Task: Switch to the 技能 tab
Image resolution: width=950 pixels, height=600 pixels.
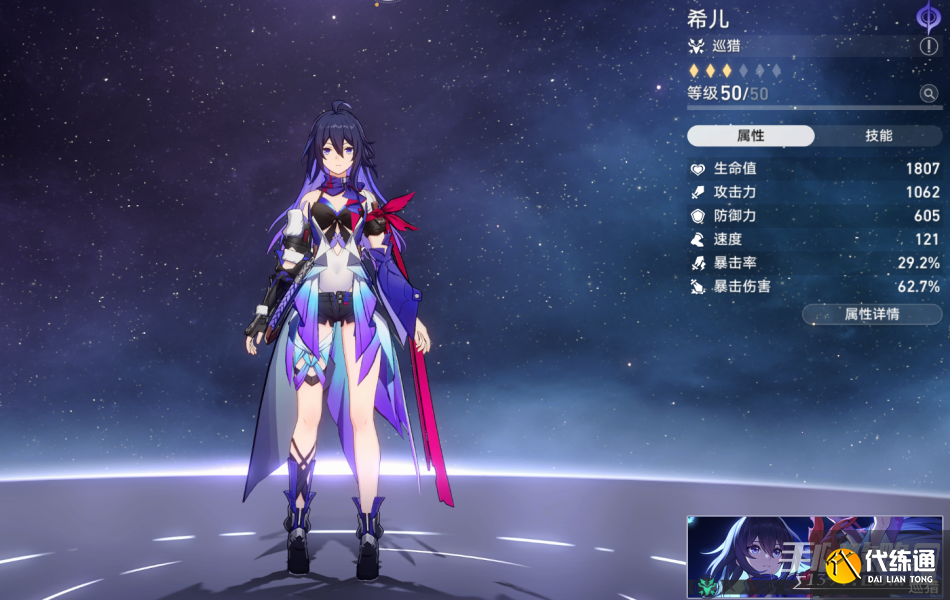Action: coord(878,136)
